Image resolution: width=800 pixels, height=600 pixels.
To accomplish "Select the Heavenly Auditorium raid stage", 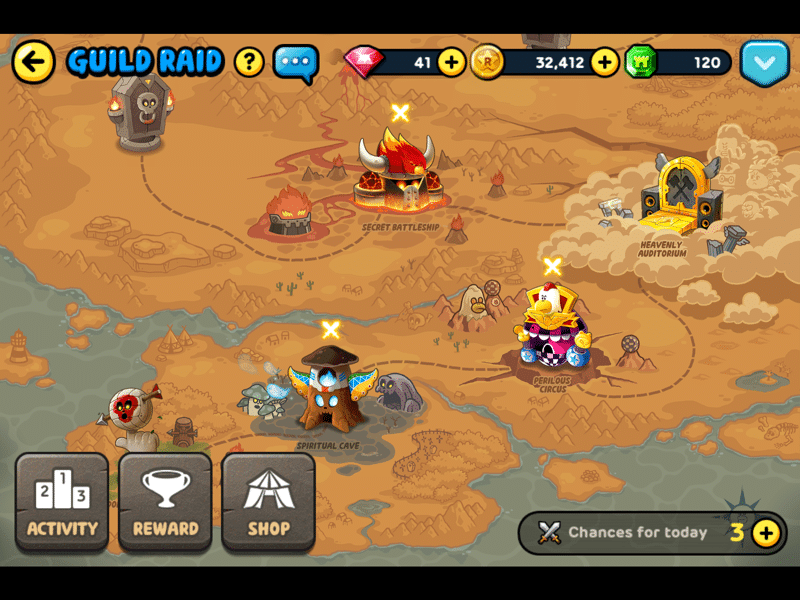I will tap(678, 200).
